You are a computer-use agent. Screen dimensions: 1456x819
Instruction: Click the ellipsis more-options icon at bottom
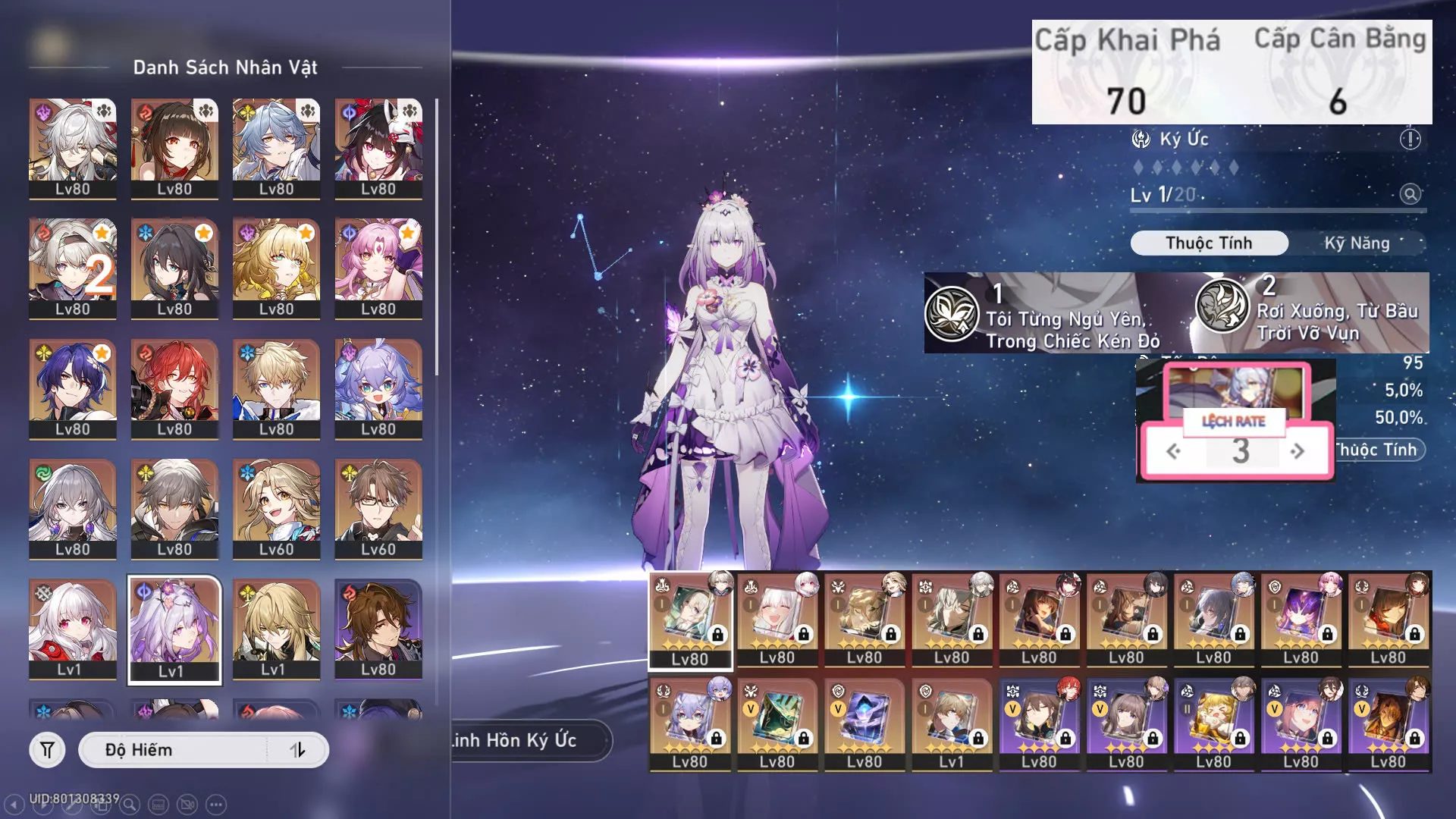pyautogui.click(x=216, y=805)
